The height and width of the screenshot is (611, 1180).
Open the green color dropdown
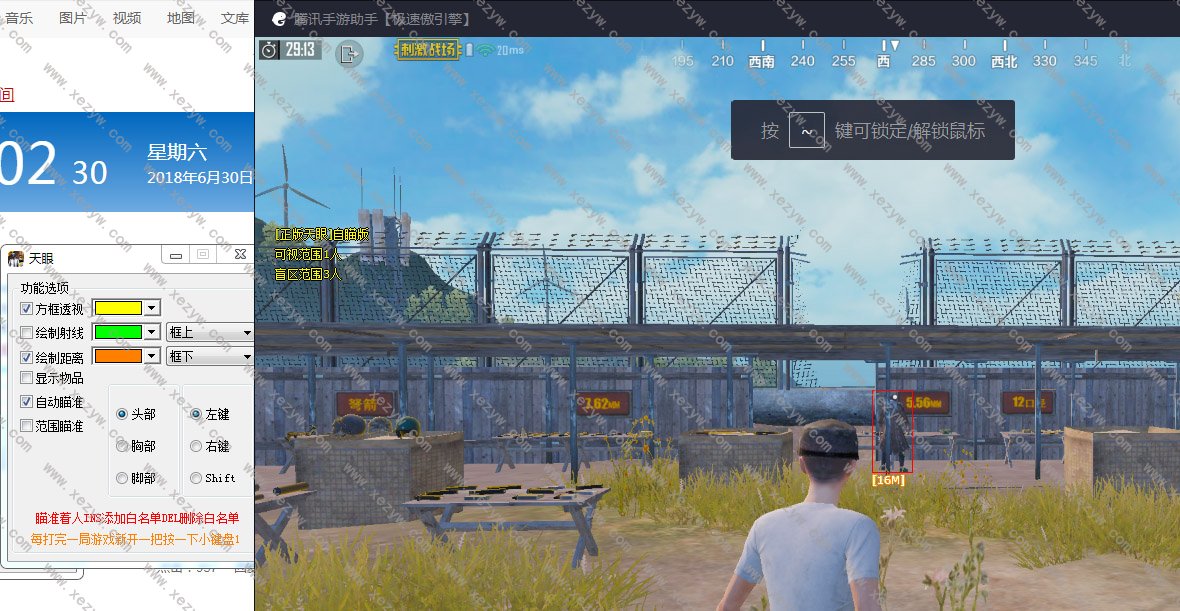pos(152,332)
